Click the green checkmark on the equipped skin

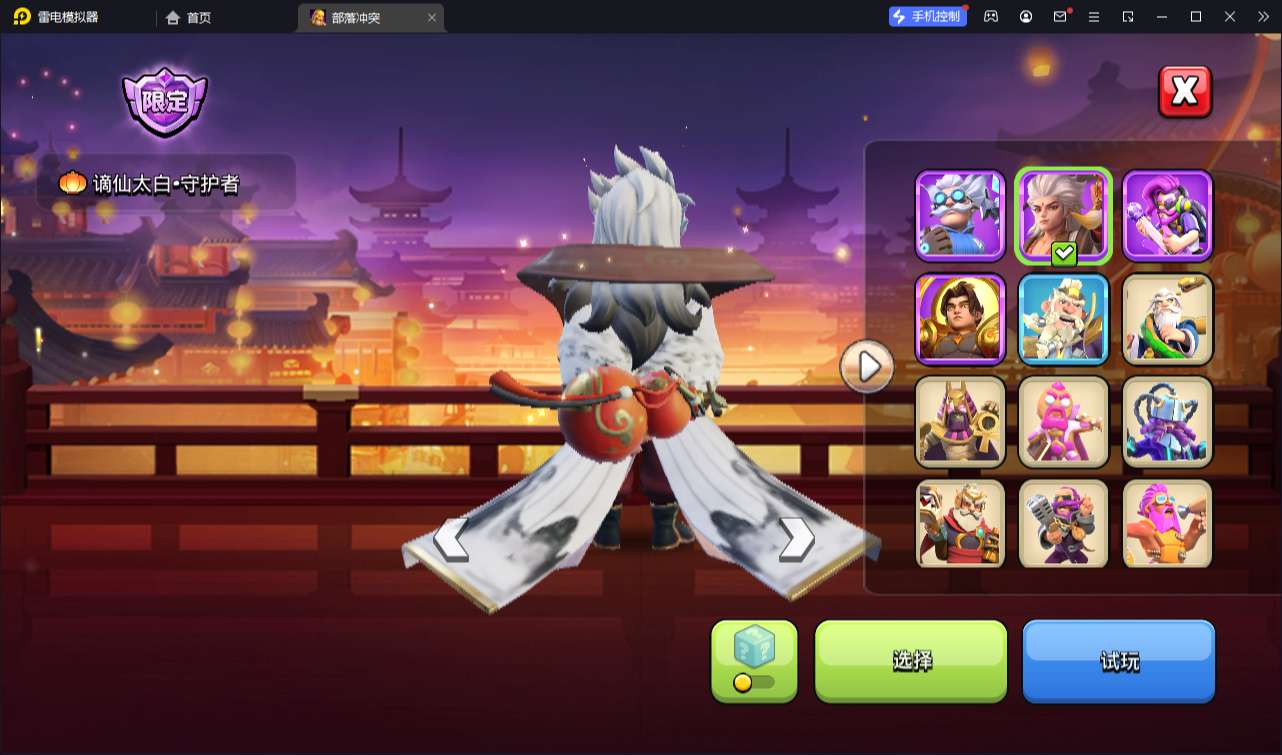click(1063, 253)
